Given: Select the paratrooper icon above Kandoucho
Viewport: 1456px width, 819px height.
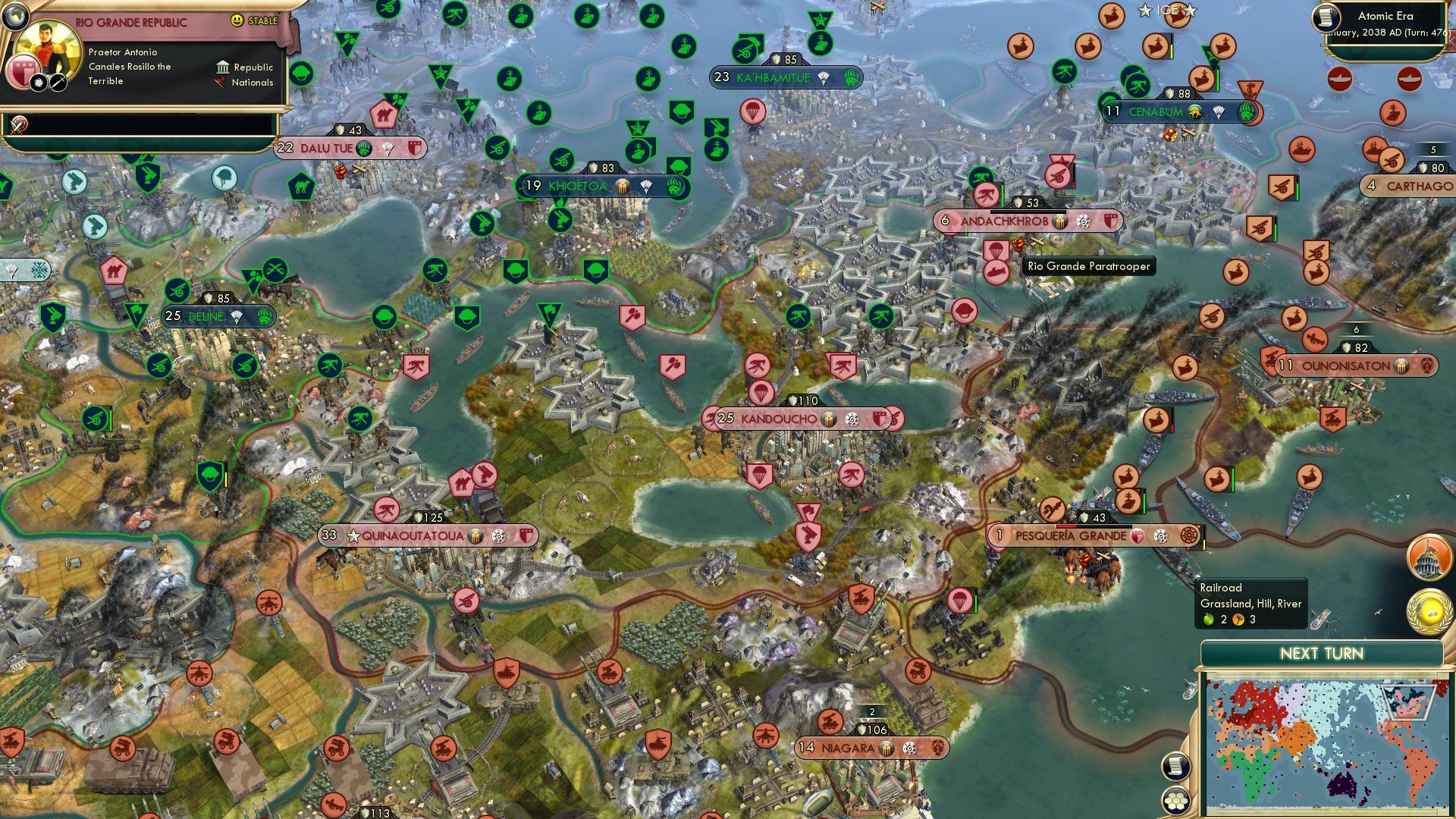Looking at the screenshot, I should pos(761,394).
